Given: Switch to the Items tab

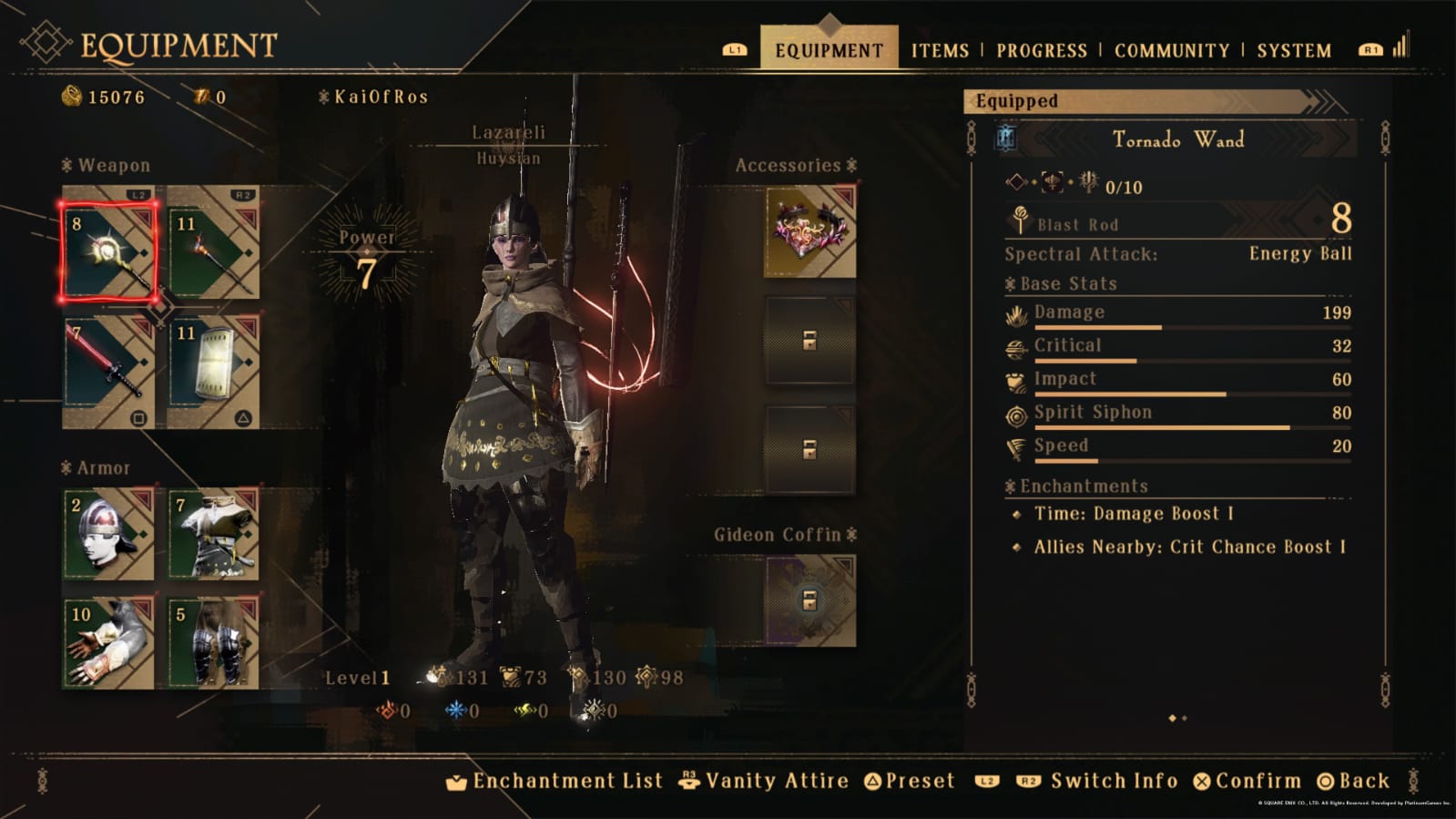Looking at the screenshot, I should click(x=940, y=50).
